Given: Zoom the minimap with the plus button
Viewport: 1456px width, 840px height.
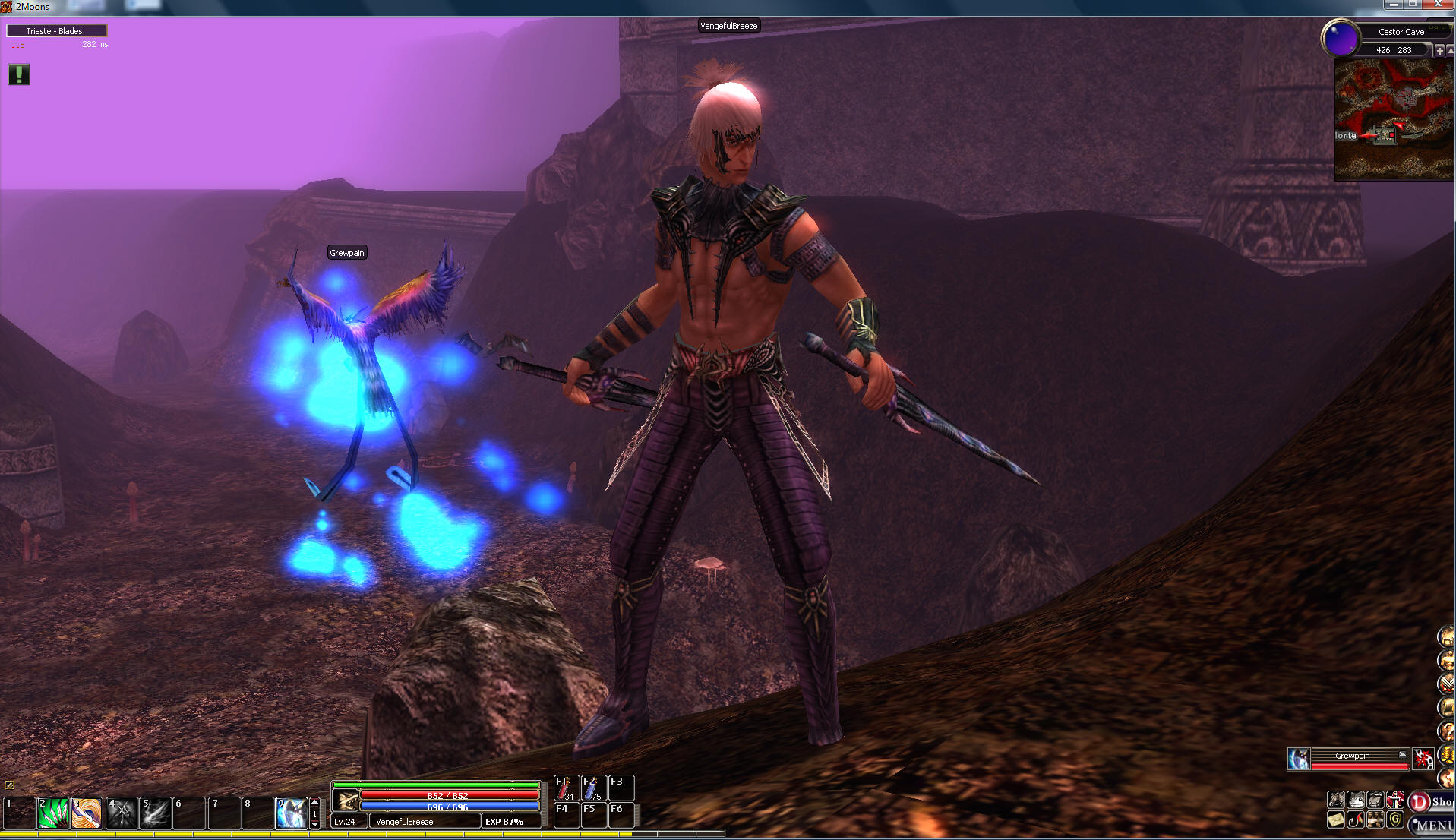Looking at the screenshot, I should tap(1439, 50).
